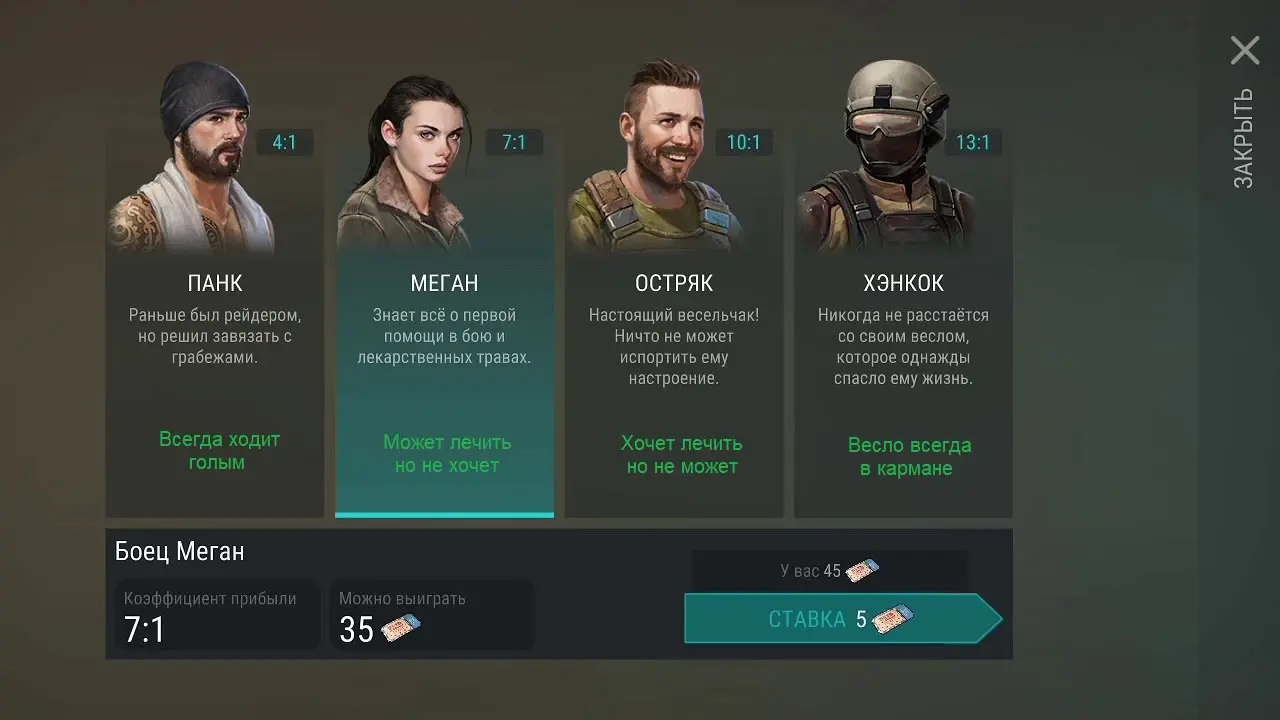Click the 7:1 odds badge on Меган
The image size is (1280, 720).
(515, 142)
